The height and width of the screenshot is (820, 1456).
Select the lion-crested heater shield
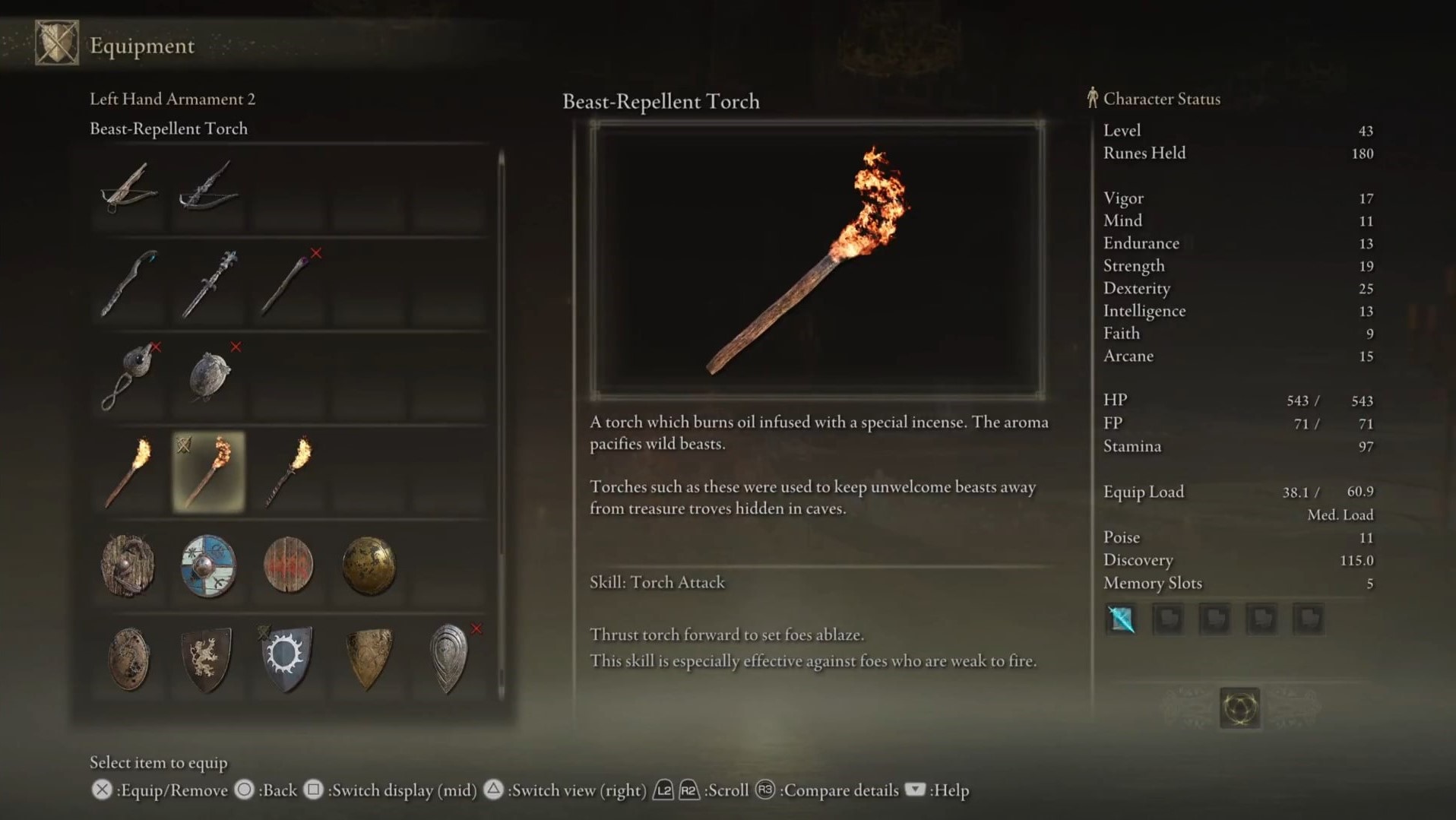click(x=209, y=660)
